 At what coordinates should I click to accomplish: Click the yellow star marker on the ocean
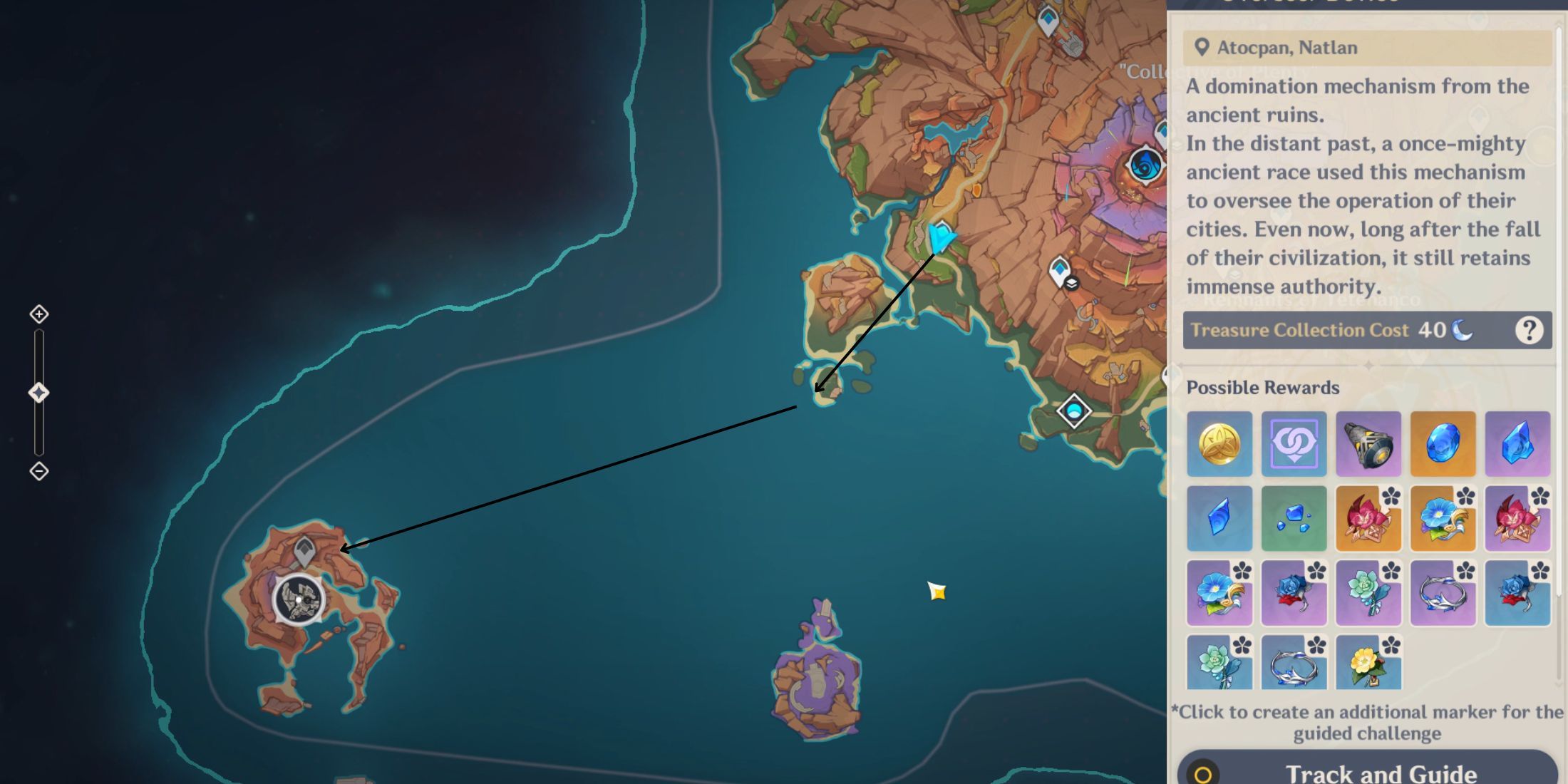pos(937,592)
